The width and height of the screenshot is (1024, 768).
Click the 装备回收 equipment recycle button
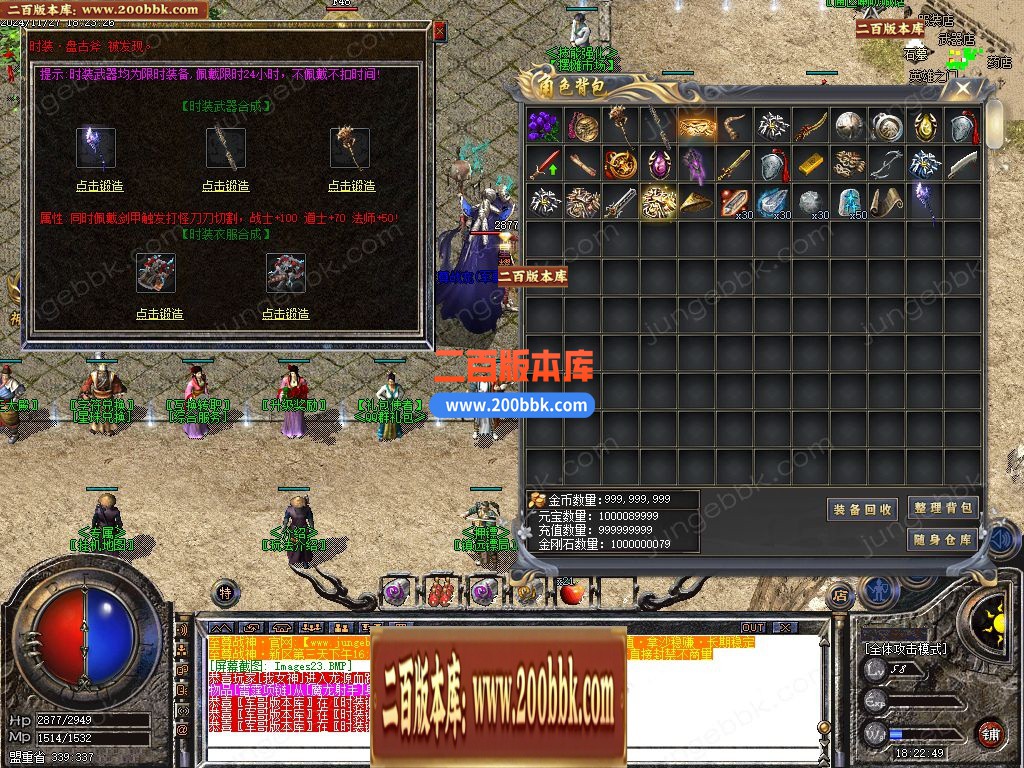click(x=864, y=510)
